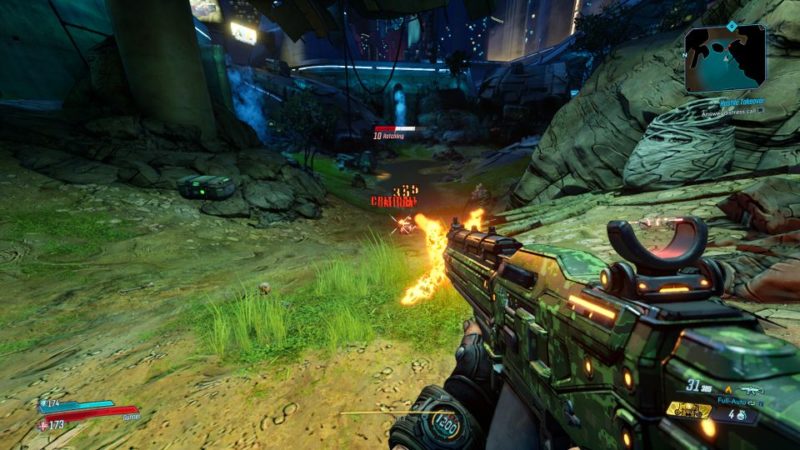Click the incendiary element flame icon
800x450 pixels.
[727, 389]
